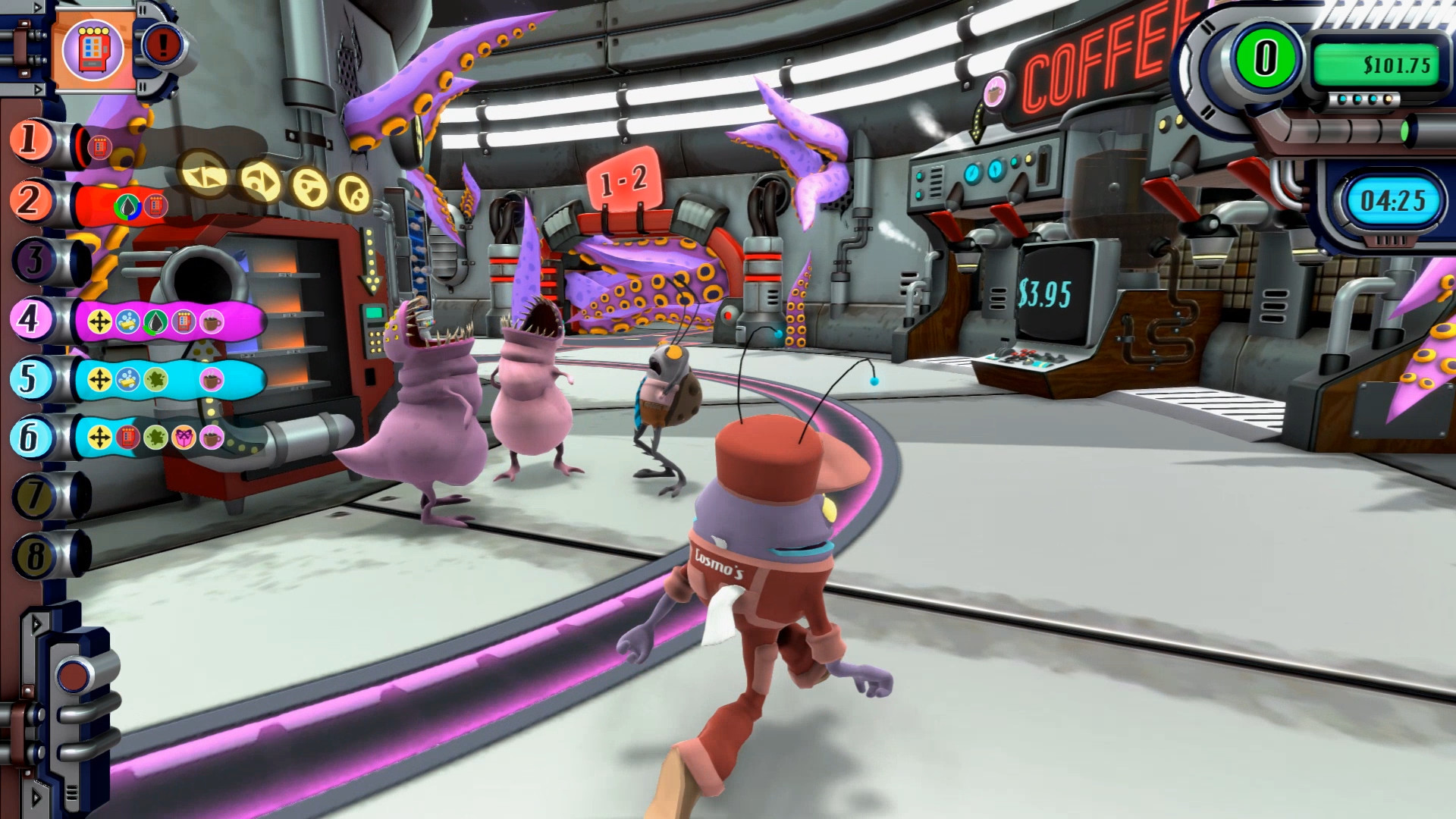Click the gift box icon on order 6
The height and width of the screenshot is (819, 1456).
point(184,435)
